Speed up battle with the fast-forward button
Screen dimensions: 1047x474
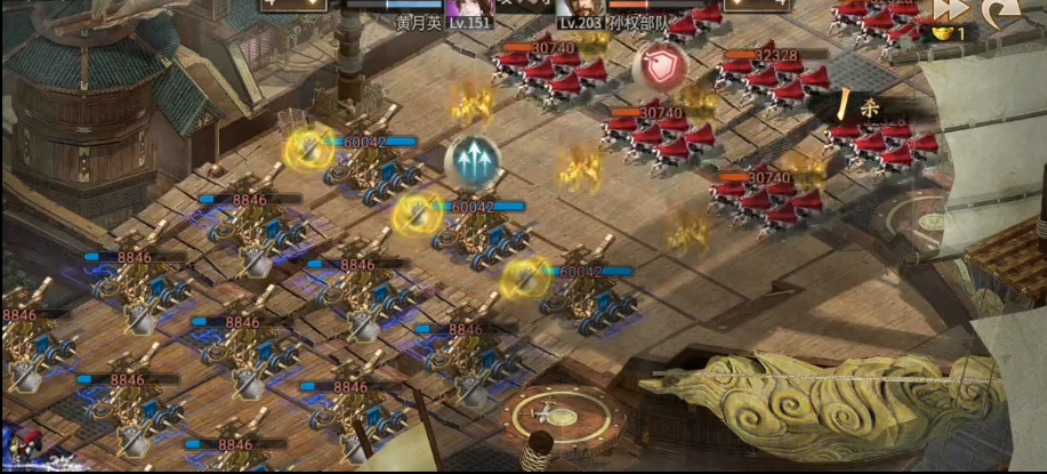coord(950,9)
